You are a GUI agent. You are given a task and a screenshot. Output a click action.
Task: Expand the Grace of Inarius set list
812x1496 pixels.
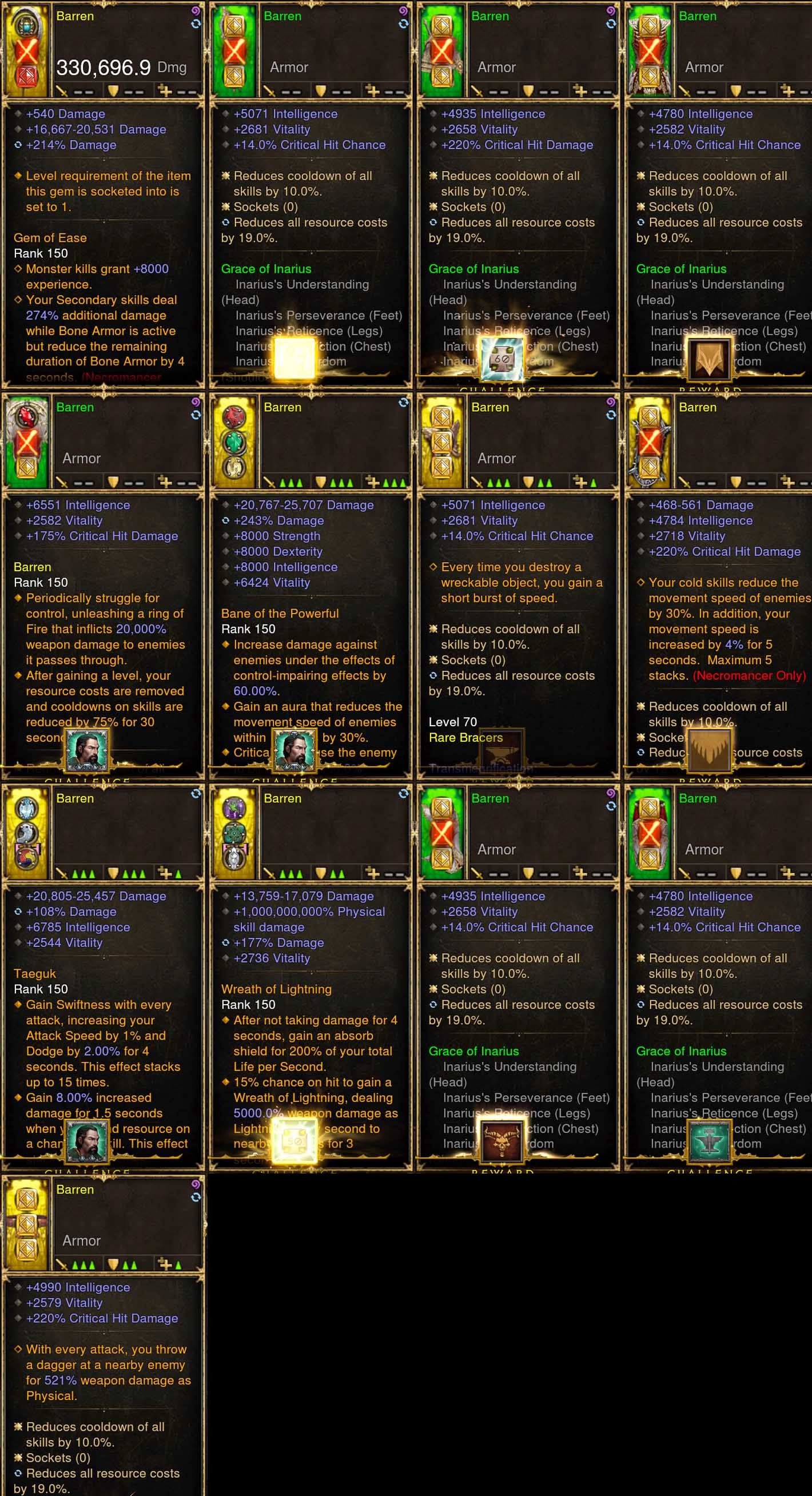click(x=267, y=269)
